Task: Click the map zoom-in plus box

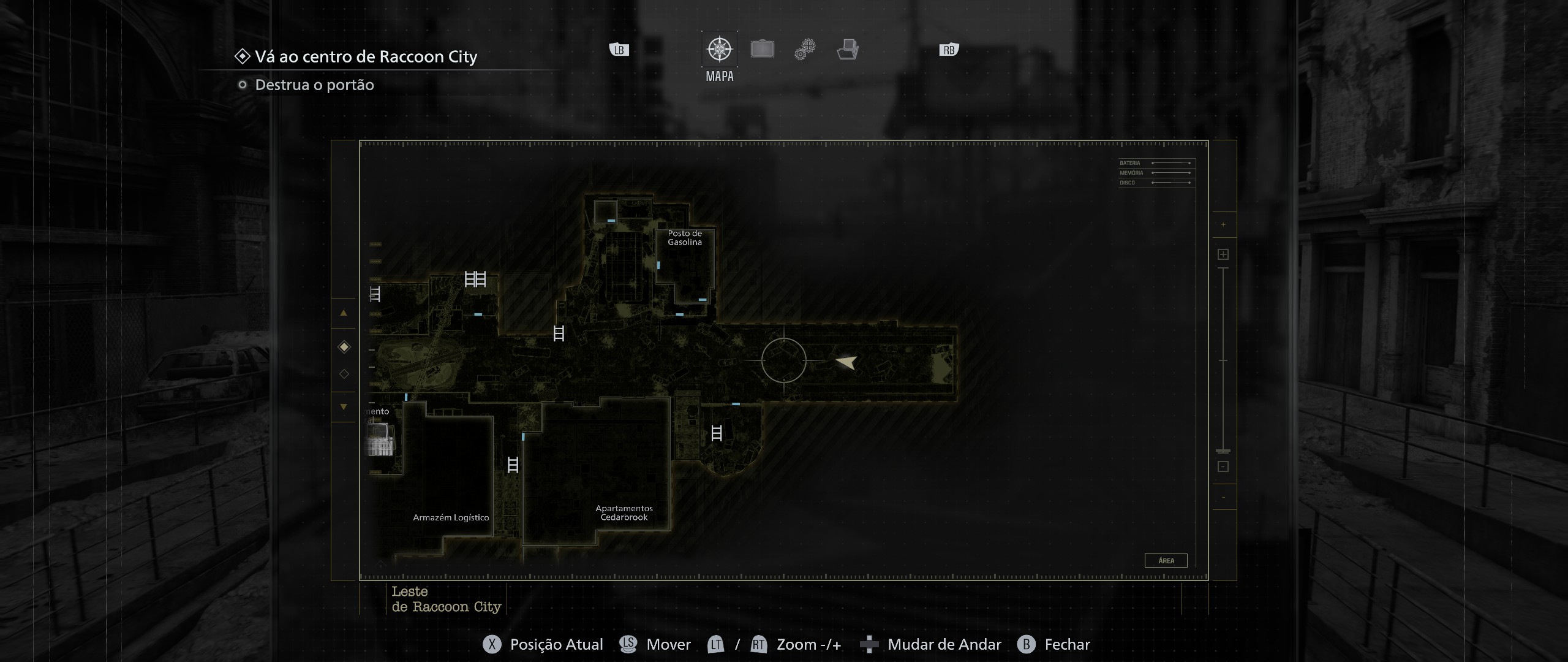Action: [1223, 254]
